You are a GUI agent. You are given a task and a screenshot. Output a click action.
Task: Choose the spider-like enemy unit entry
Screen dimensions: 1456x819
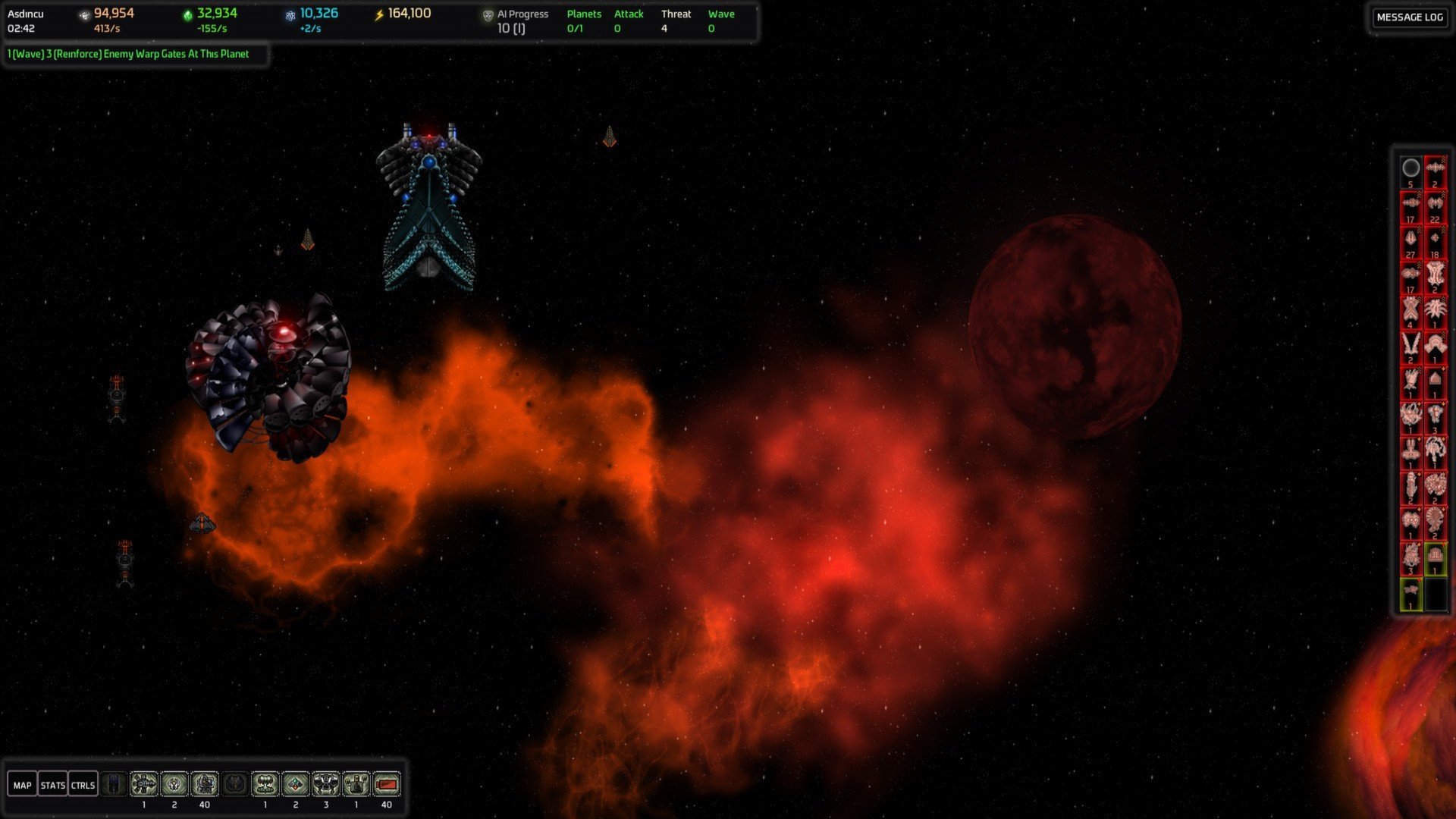click(1435, 312)
